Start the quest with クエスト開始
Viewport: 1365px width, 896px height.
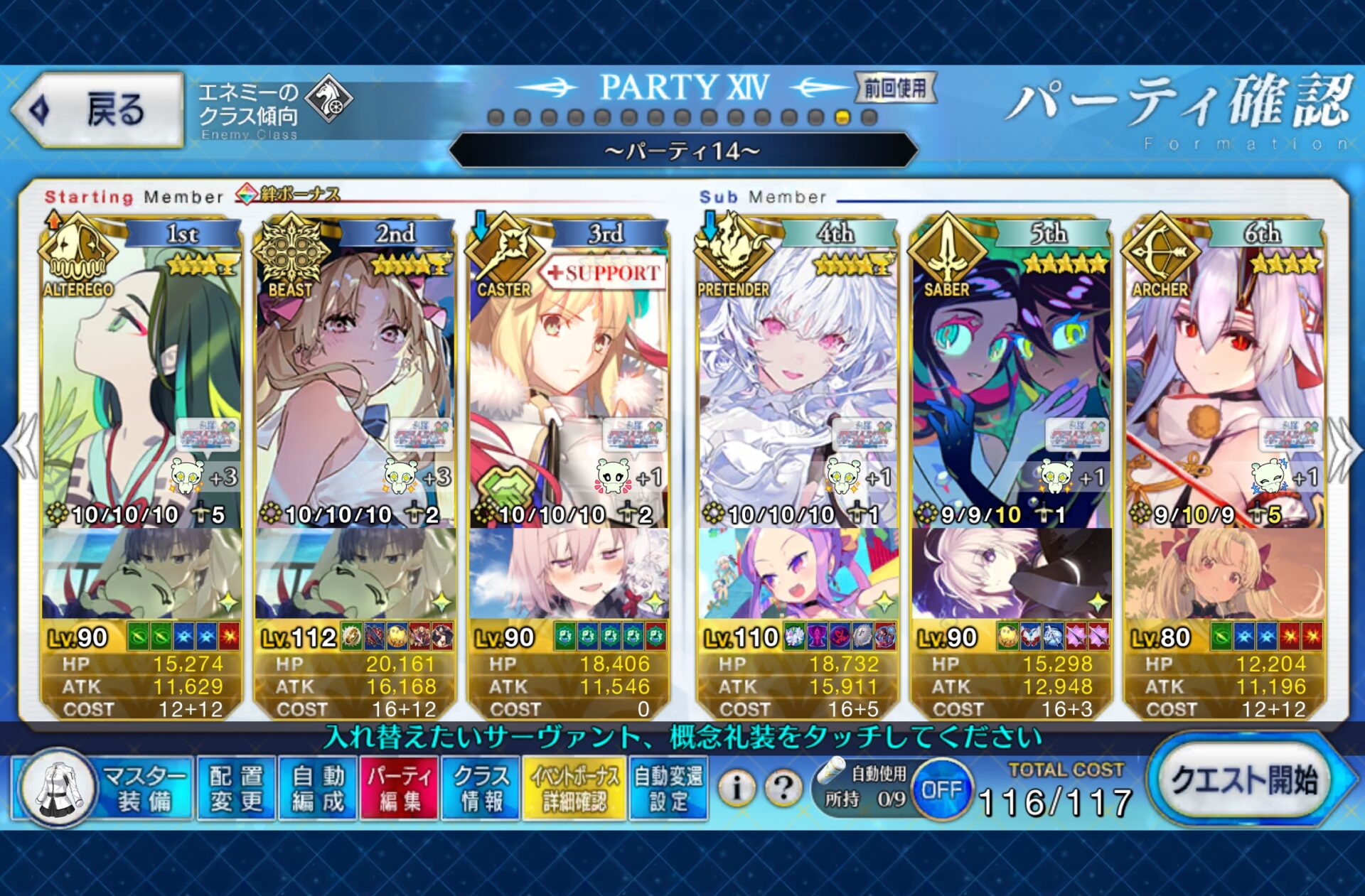click(x=1243, y=782)
